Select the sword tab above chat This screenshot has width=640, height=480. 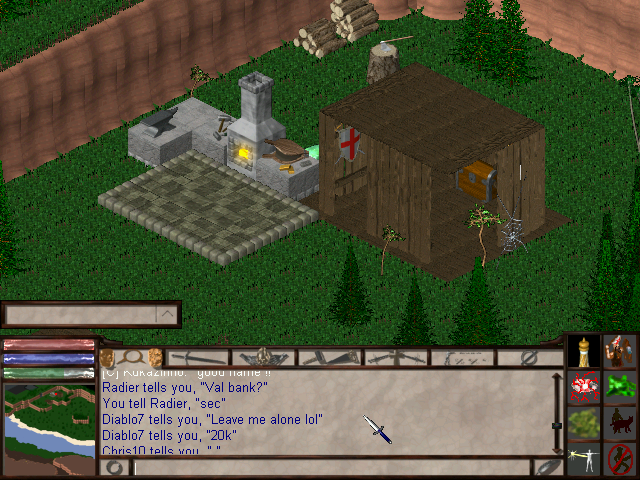point(198,357)
